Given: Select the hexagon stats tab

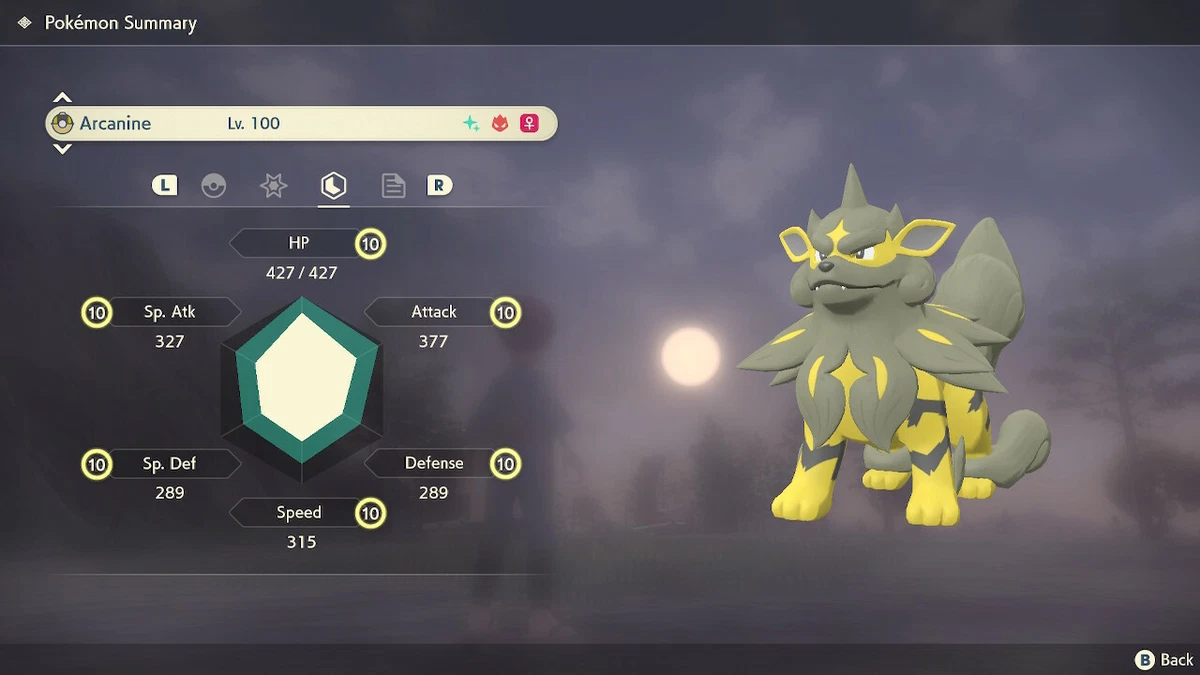Looking at the screenshot, I should click(333, 186).
